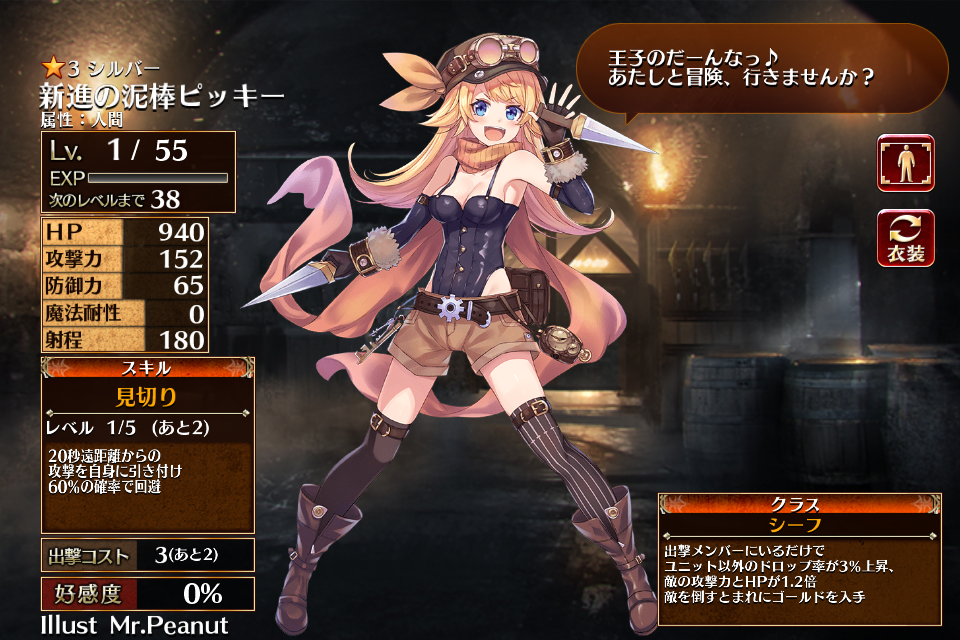Screen dimensions: 960x640
Task: Select the シーフ class info panel
Action: click(x=798, y=523)
